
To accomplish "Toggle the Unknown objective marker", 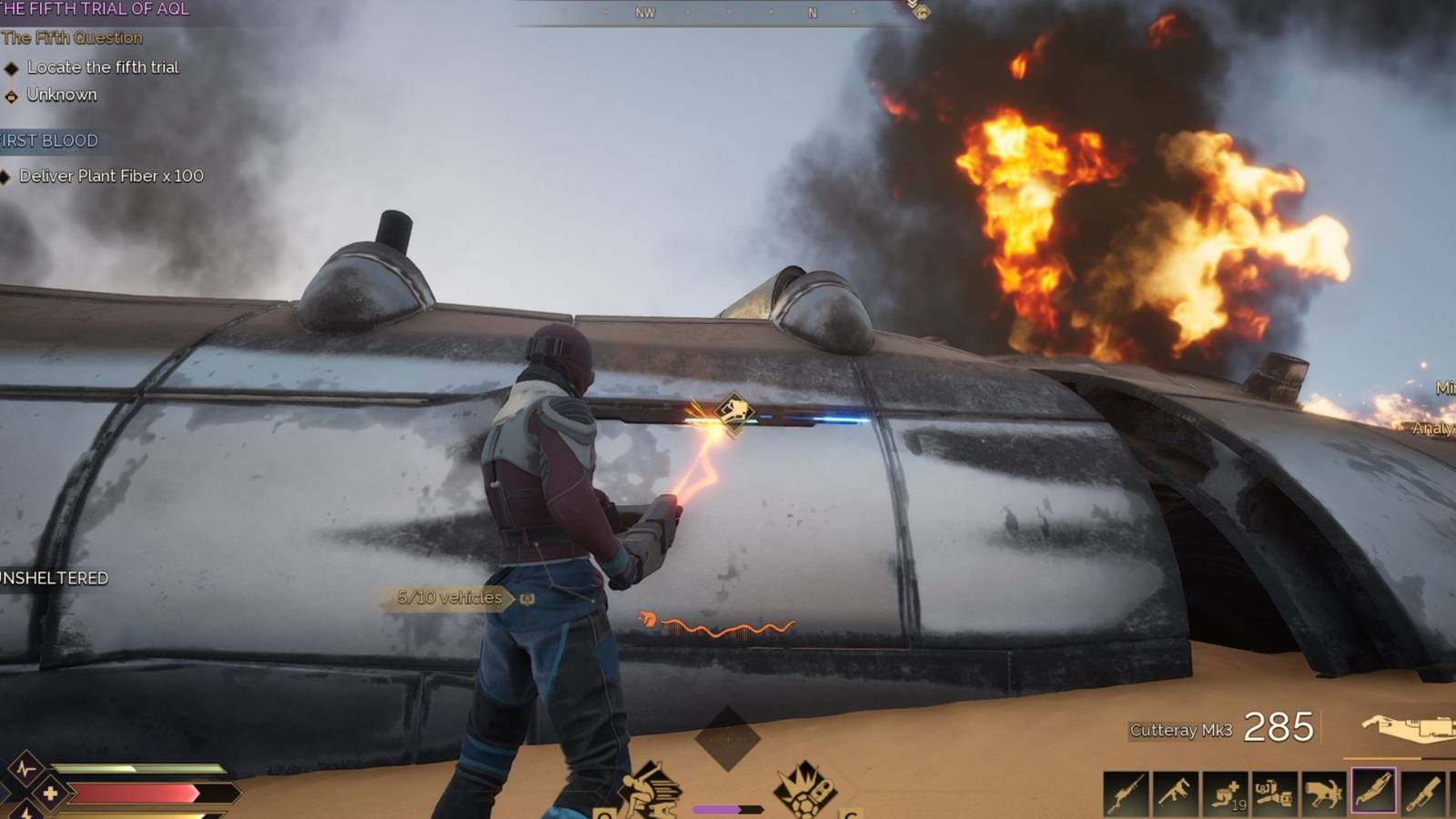I will click(62, 94).
